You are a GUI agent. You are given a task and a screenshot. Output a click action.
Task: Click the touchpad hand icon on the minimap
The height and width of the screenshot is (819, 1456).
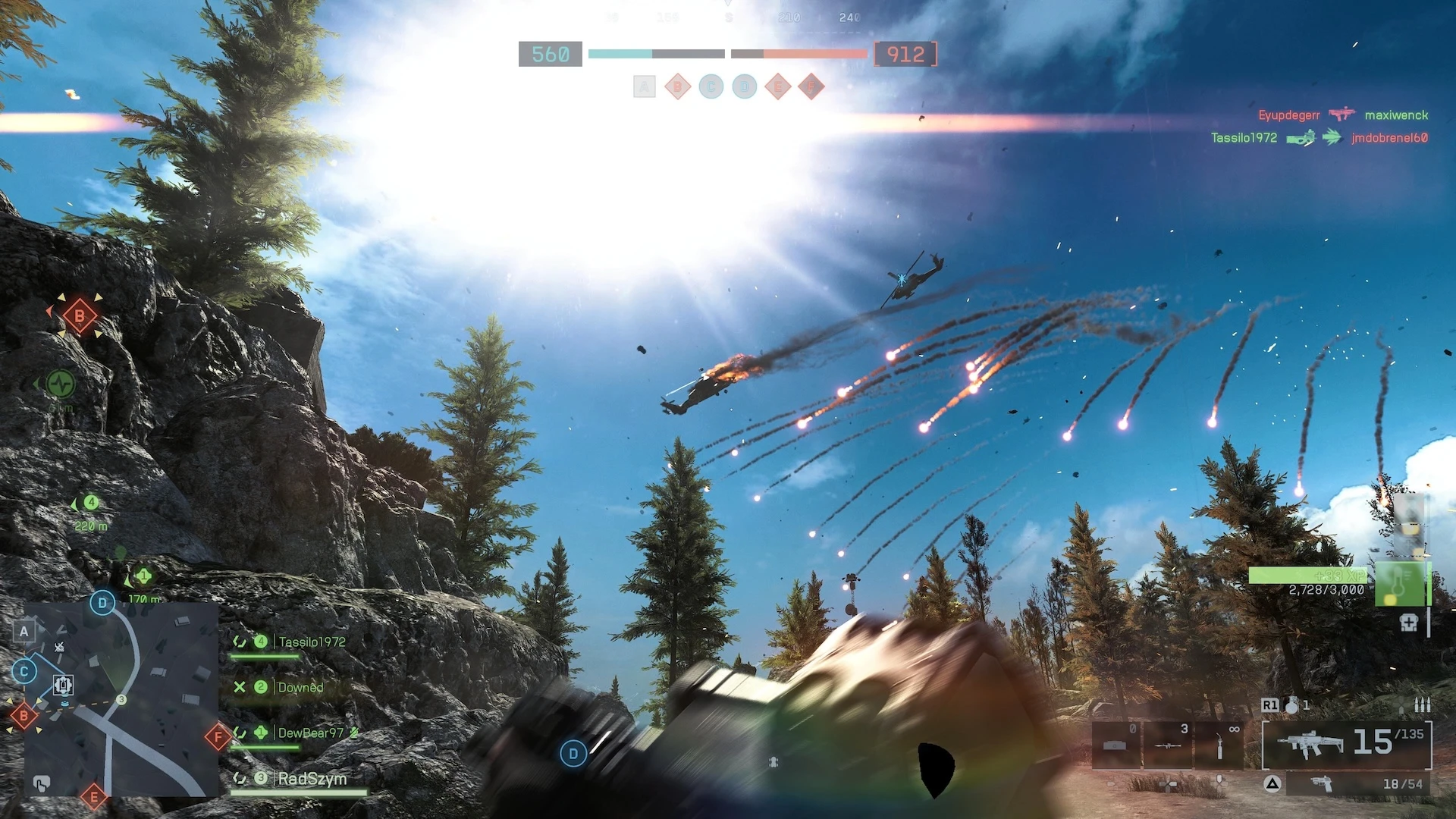[42, 783]
